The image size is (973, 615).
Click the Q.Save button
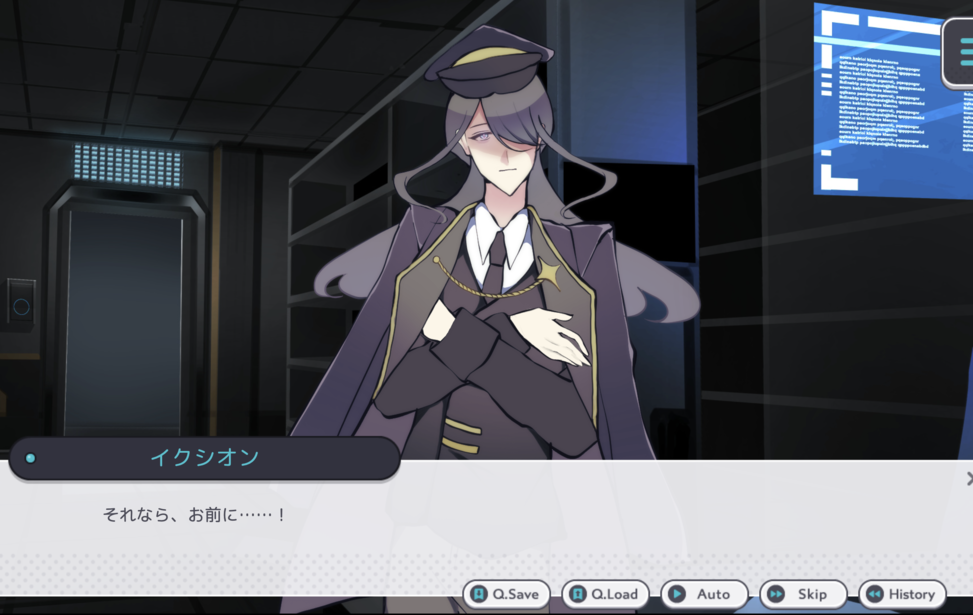(506, 594)
